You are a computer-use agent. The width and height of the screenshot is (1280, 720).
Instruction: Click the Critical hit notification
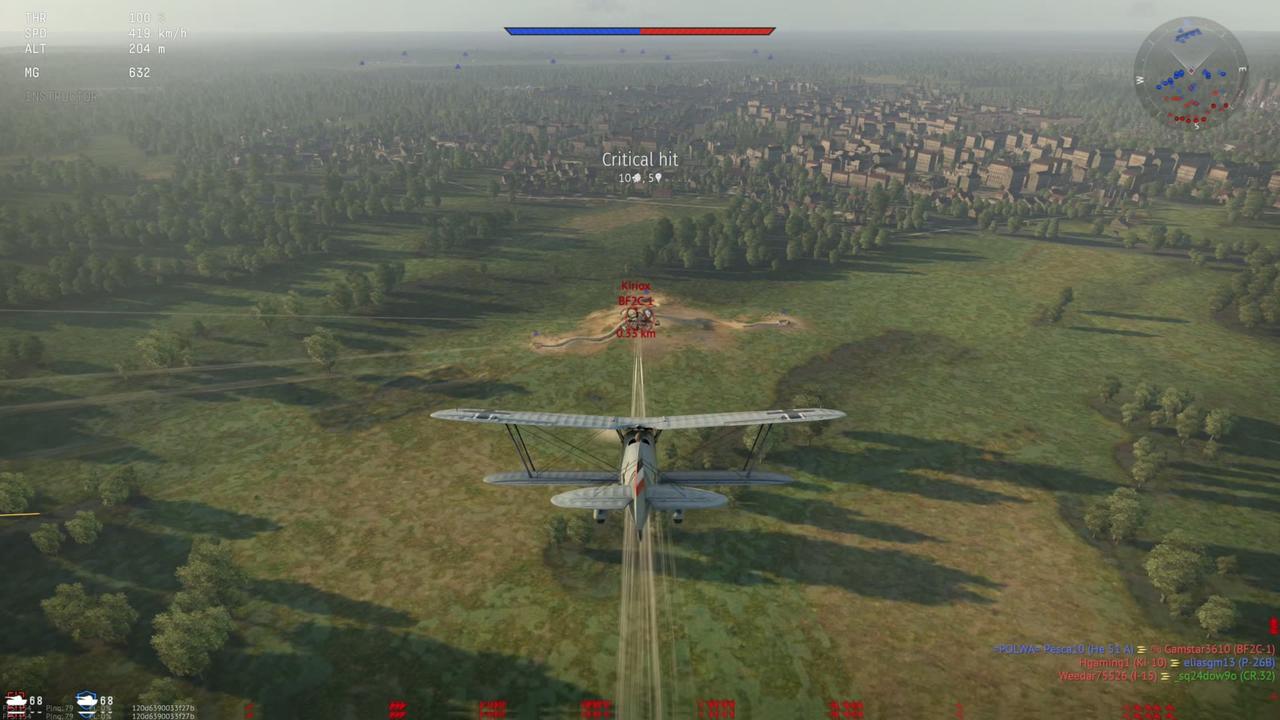(640, 159)
